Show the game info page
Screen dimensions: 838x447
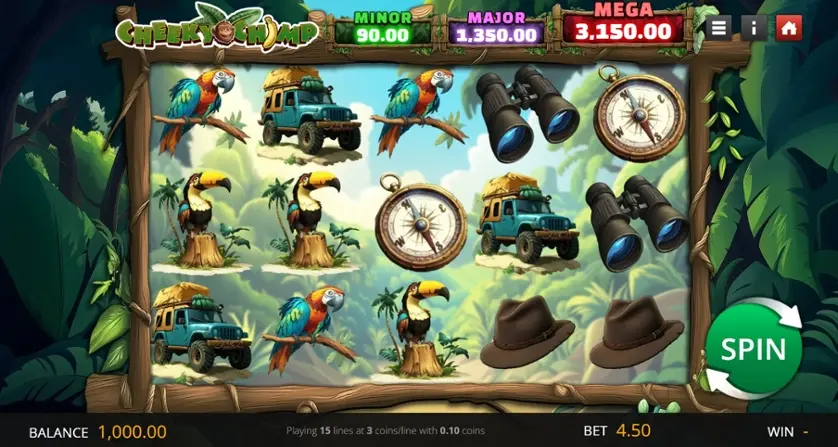(754, 28)
